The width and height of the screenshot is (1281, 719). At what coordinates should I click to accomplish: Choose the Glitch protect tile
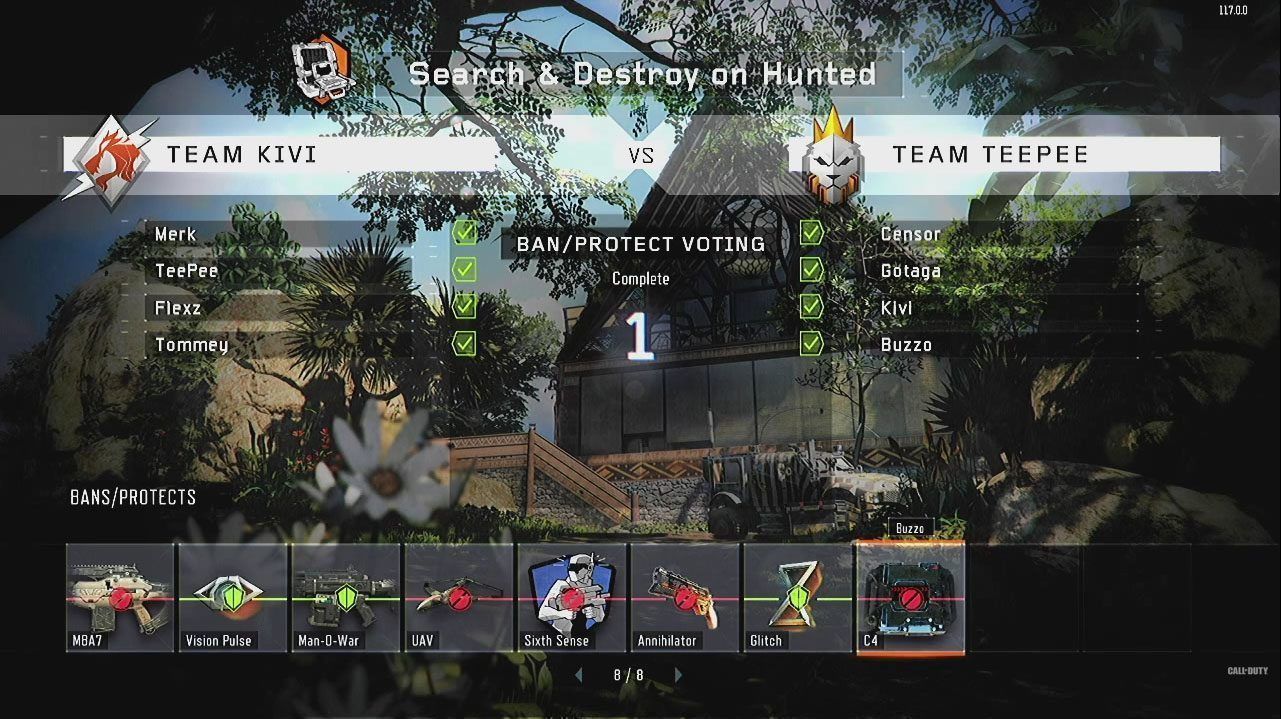coord(798,597)
